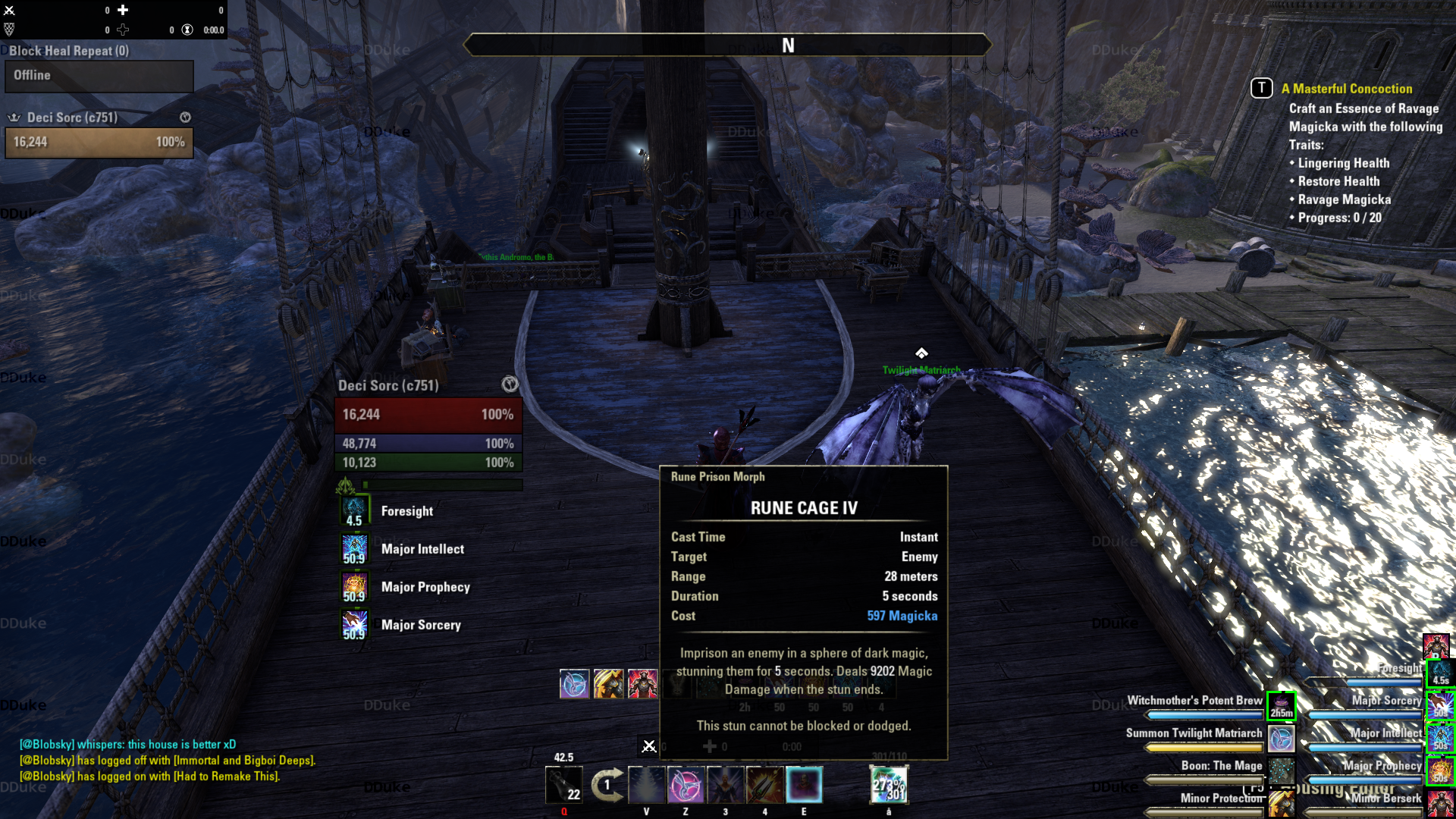Select the Rune Cage skill slot
Image resolution: width=1456 pixels, height=819 pixels.
[804, 784]
